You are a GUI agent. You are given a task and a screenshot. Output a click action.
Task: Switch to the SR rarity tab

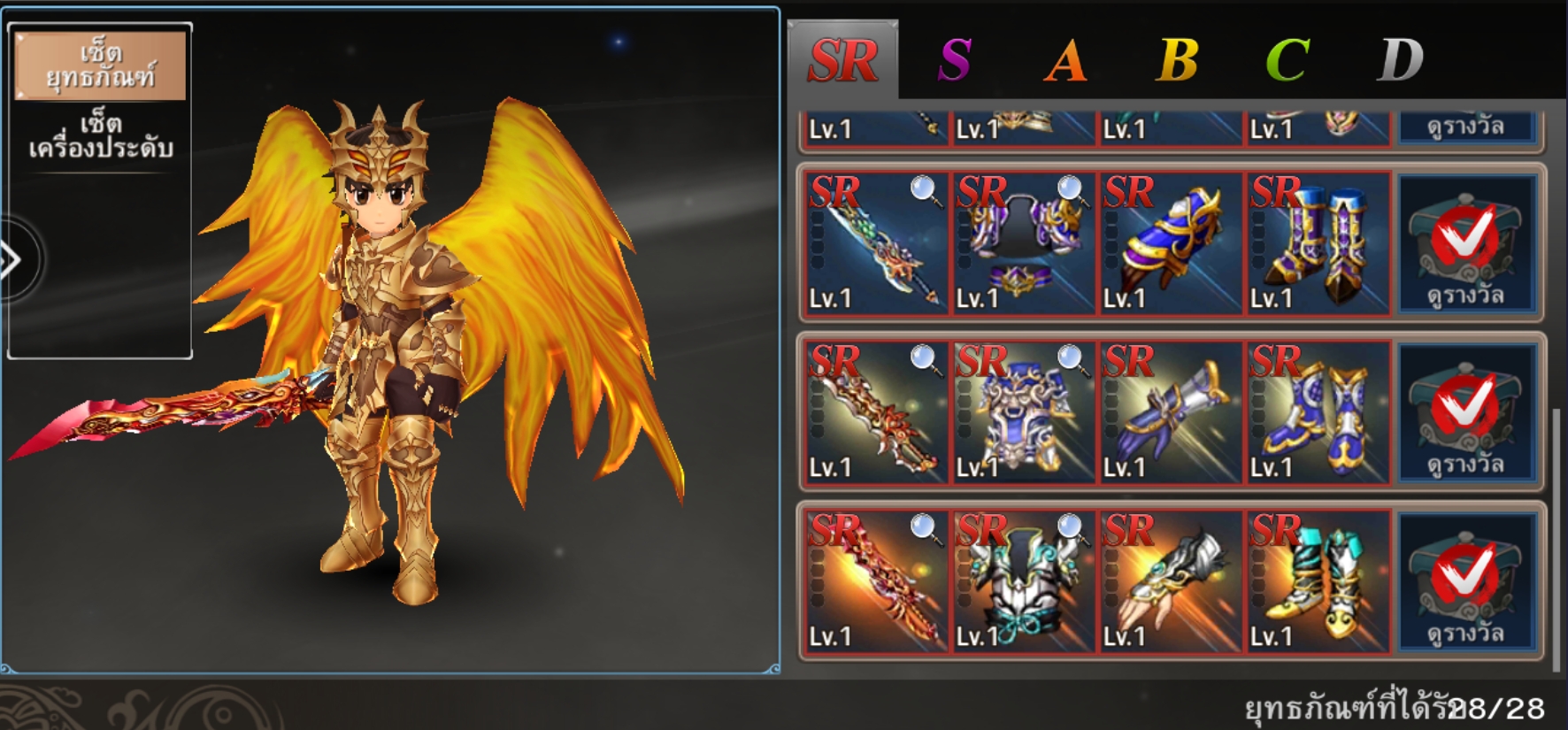(x=842, y=60)
